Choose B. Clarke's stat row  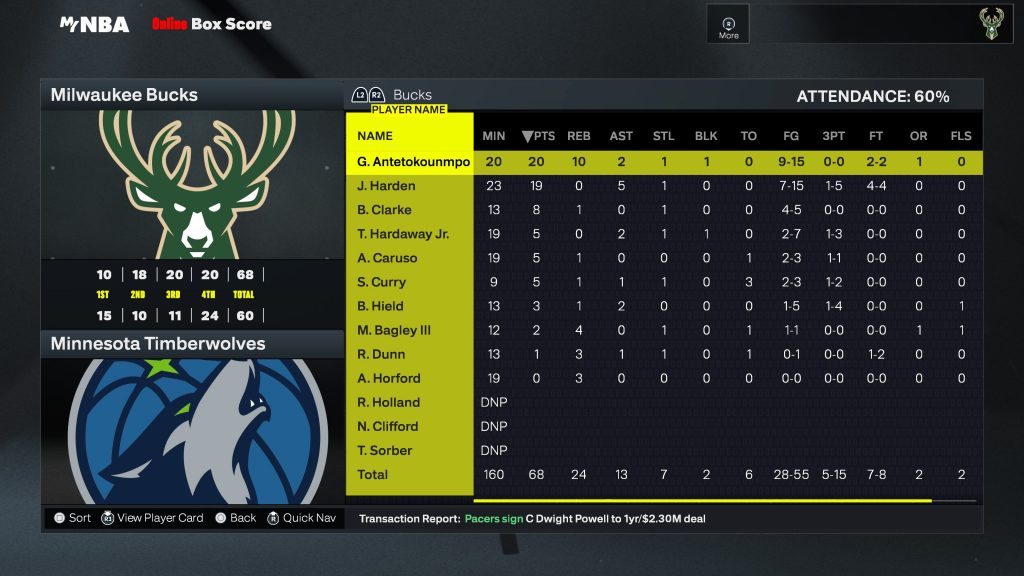384,210
